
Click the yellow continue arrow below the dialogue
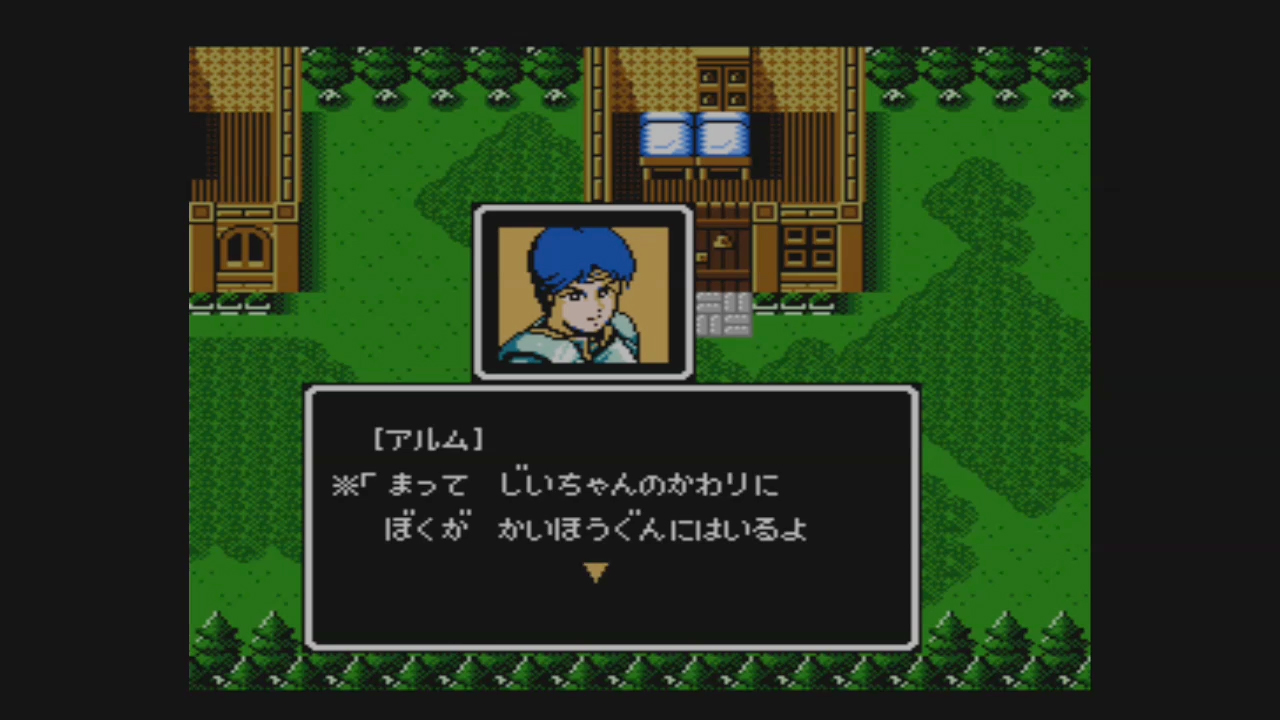pyautogui.click(x=597, y=572)
